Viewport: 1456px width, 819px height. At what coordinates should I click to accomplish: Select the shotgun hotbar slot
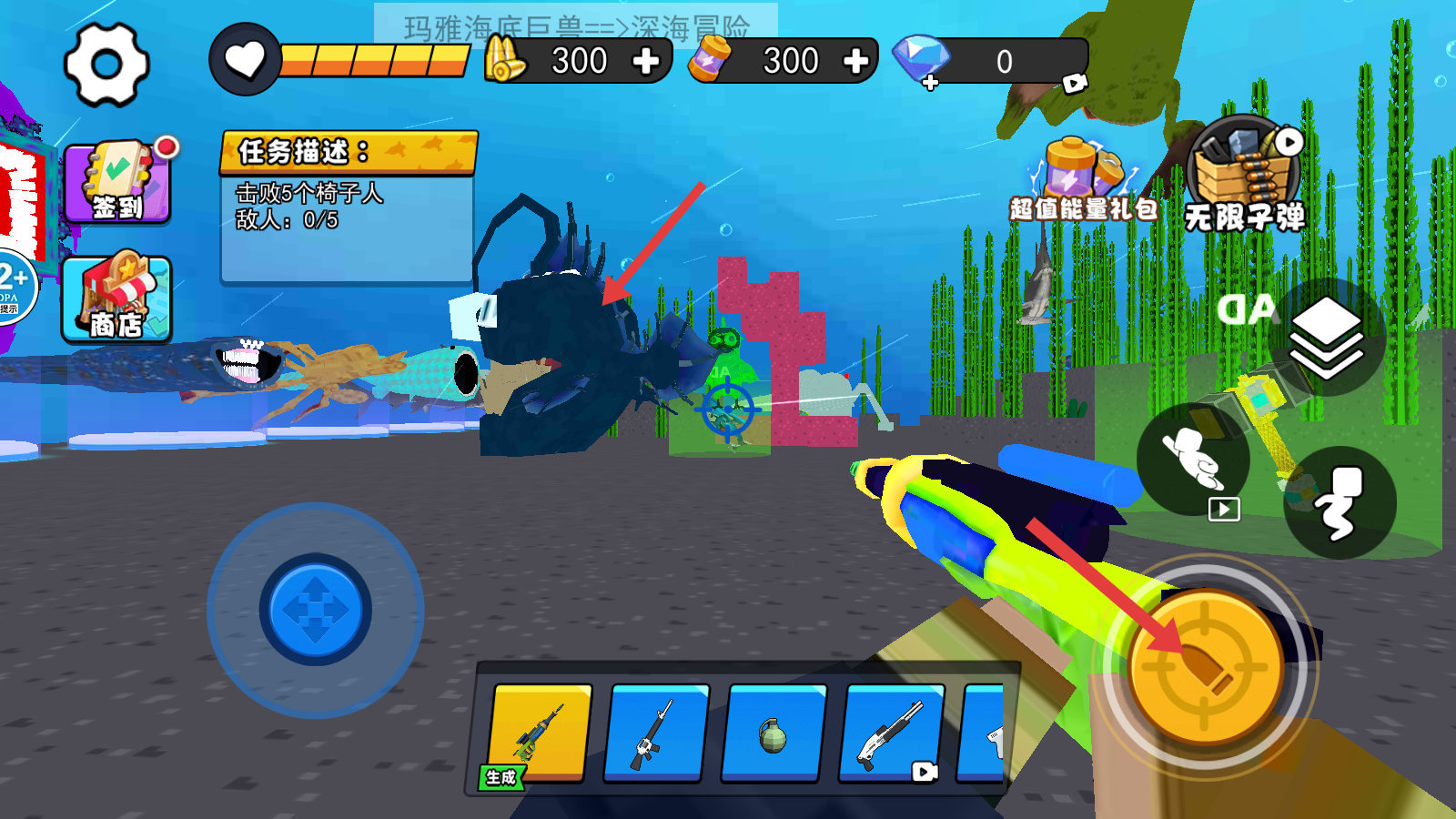890,733
